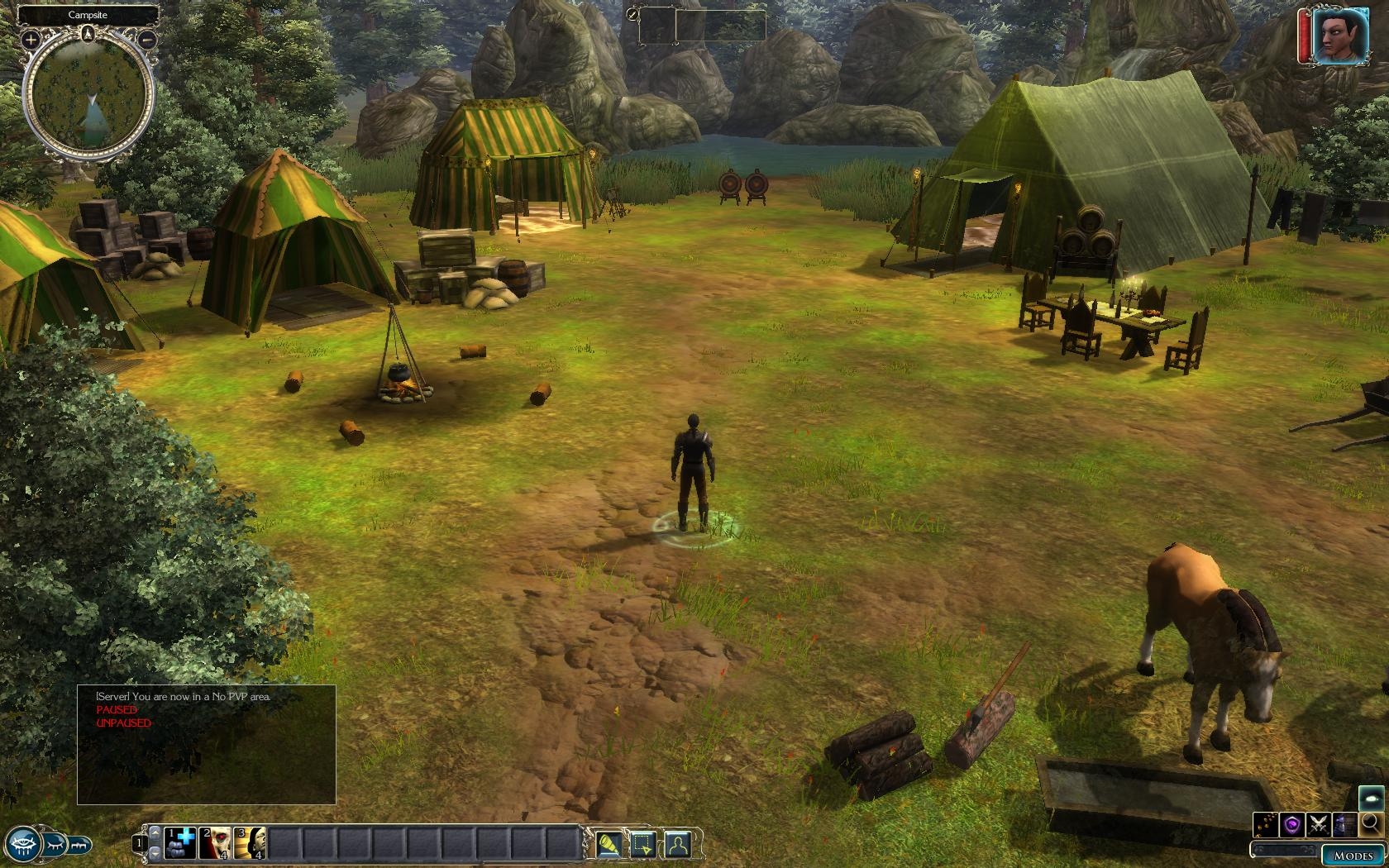The height and width of the screenshot is (868, 1389).
Task: Activate hotbar slot 3 hooded face ability
Action: coord(249,843)
